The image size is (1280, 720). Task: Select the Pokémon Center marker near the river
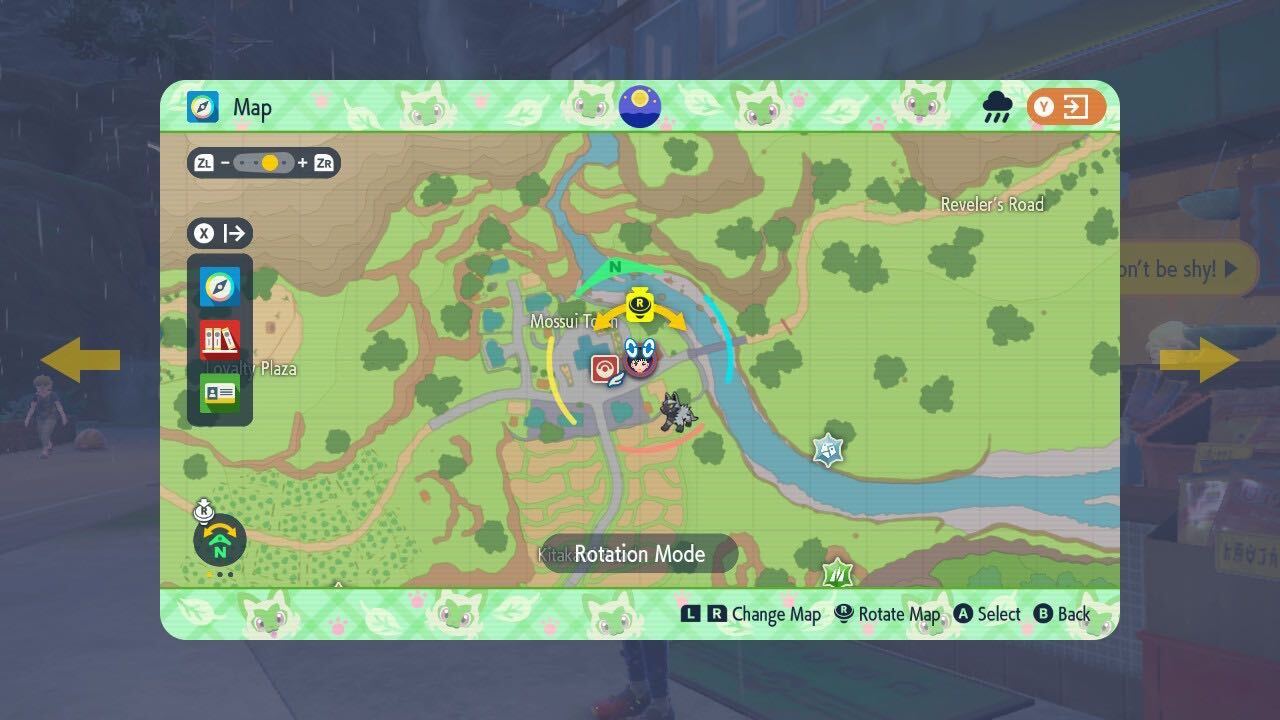[x=826, y=448]
